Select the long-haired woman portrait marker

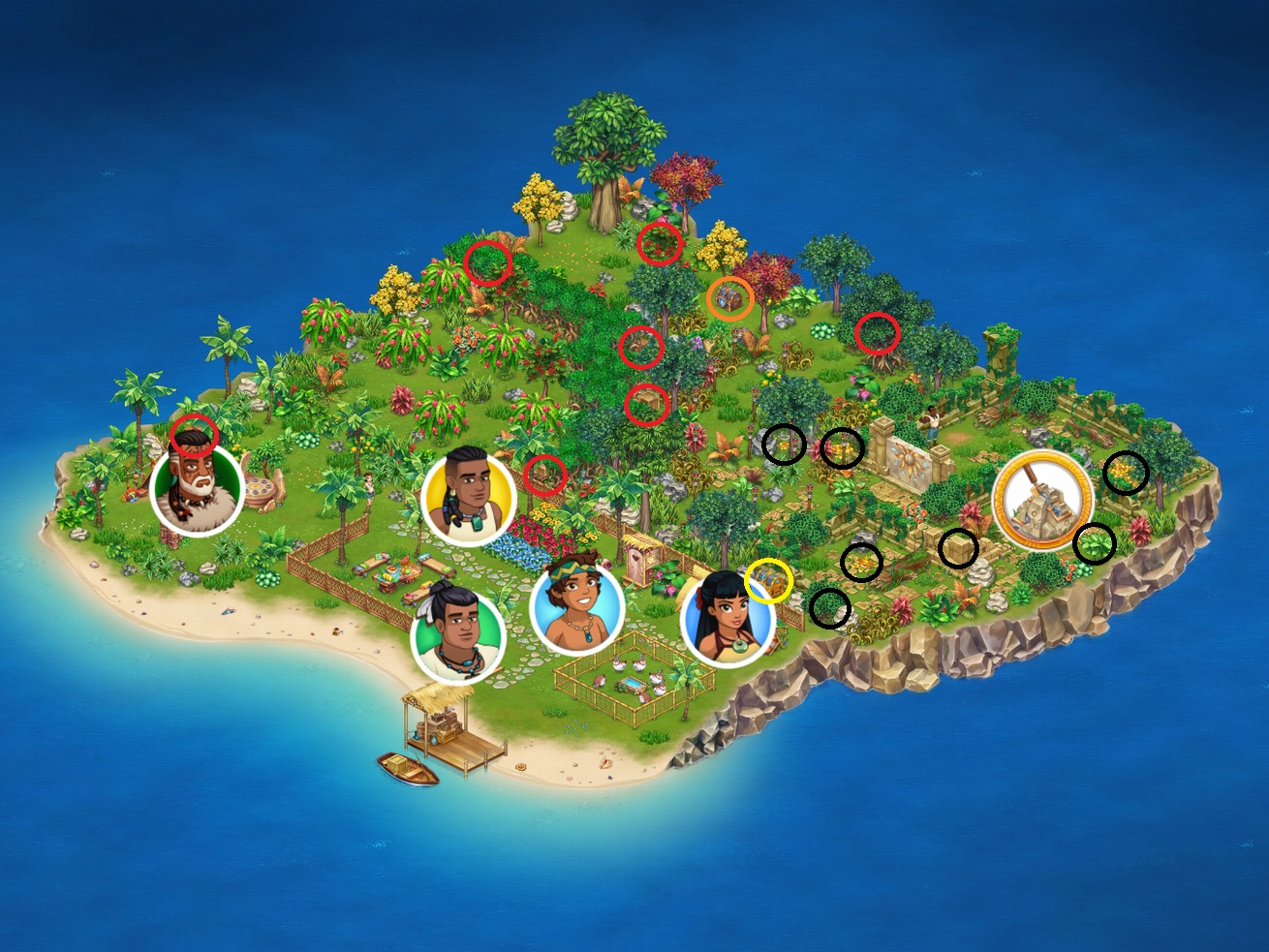click(727, 617)
